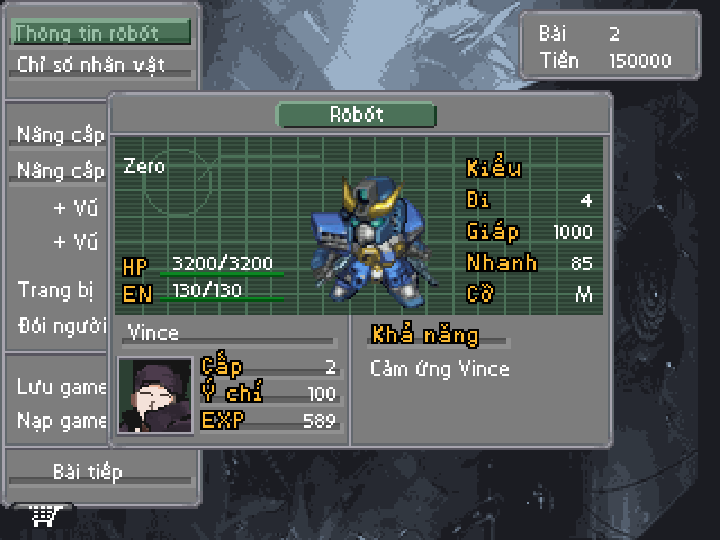Screen dimensions: 720x540
Task: Open Chỉ số nhân vật stats
Action: click(x=88, y=66)
